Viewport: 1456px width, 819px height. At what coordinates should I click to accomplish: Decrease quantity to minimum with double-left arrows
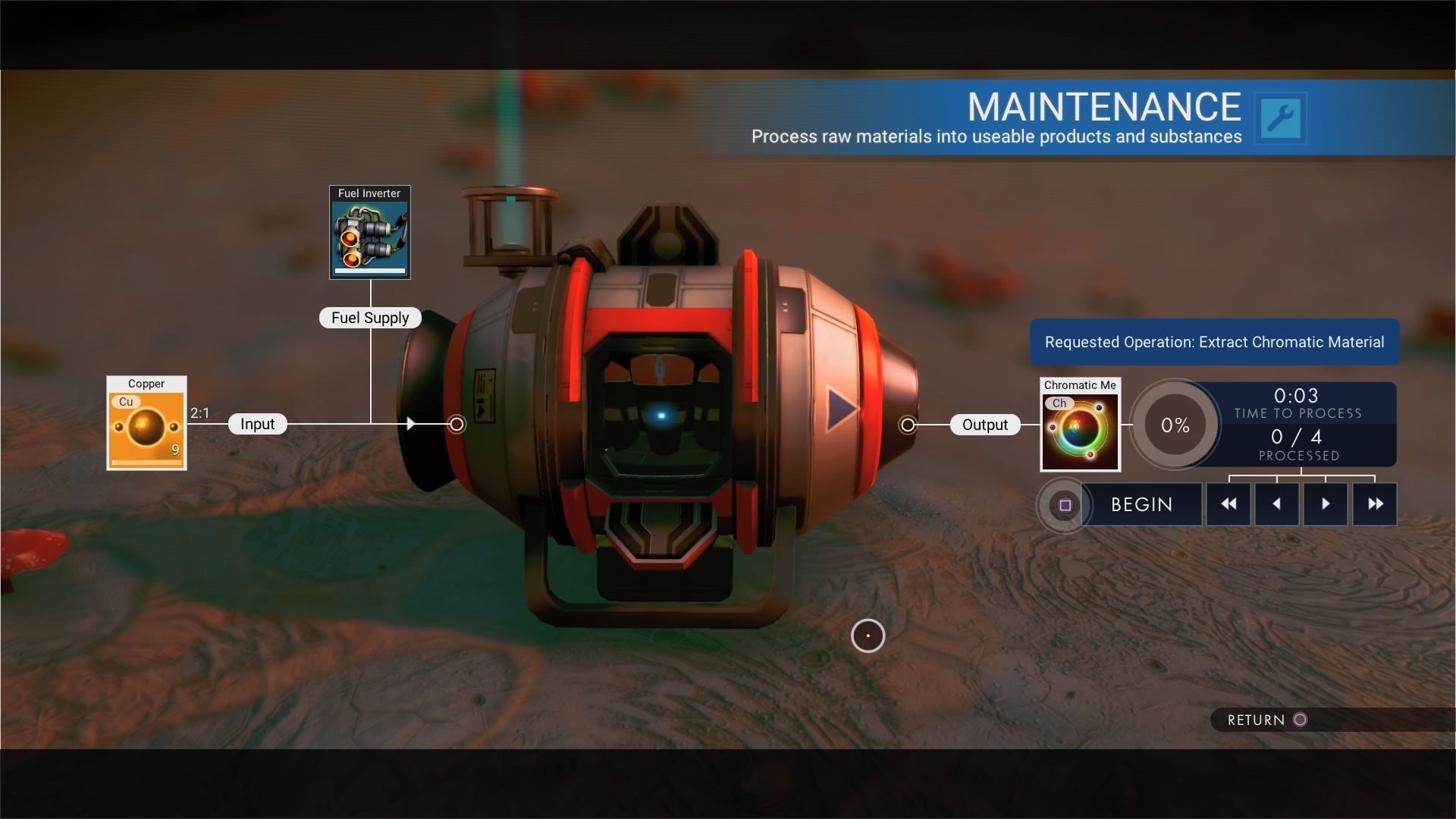1228,504
